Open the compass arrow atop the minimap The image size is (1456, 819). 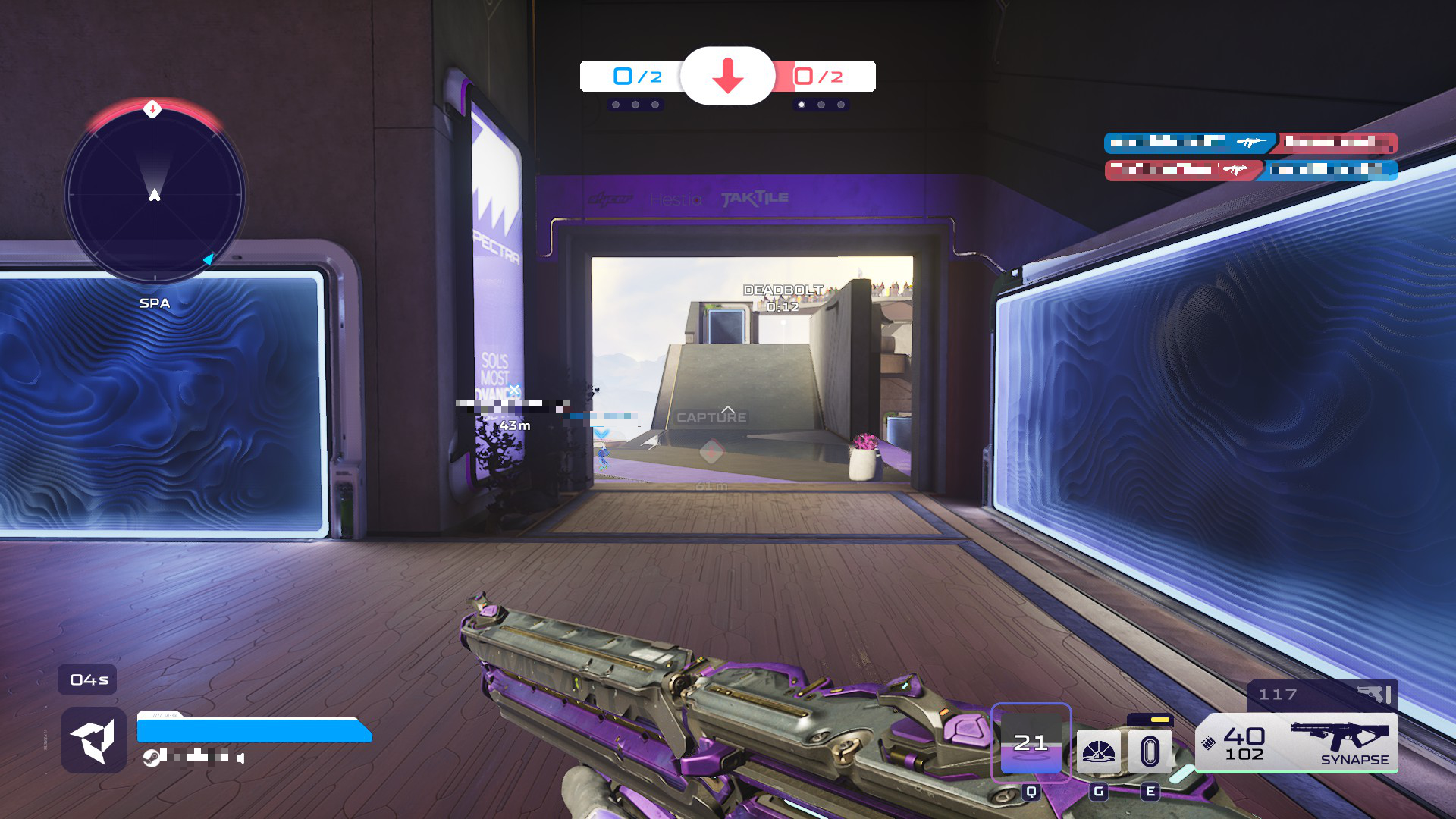[x=153, y=110]
